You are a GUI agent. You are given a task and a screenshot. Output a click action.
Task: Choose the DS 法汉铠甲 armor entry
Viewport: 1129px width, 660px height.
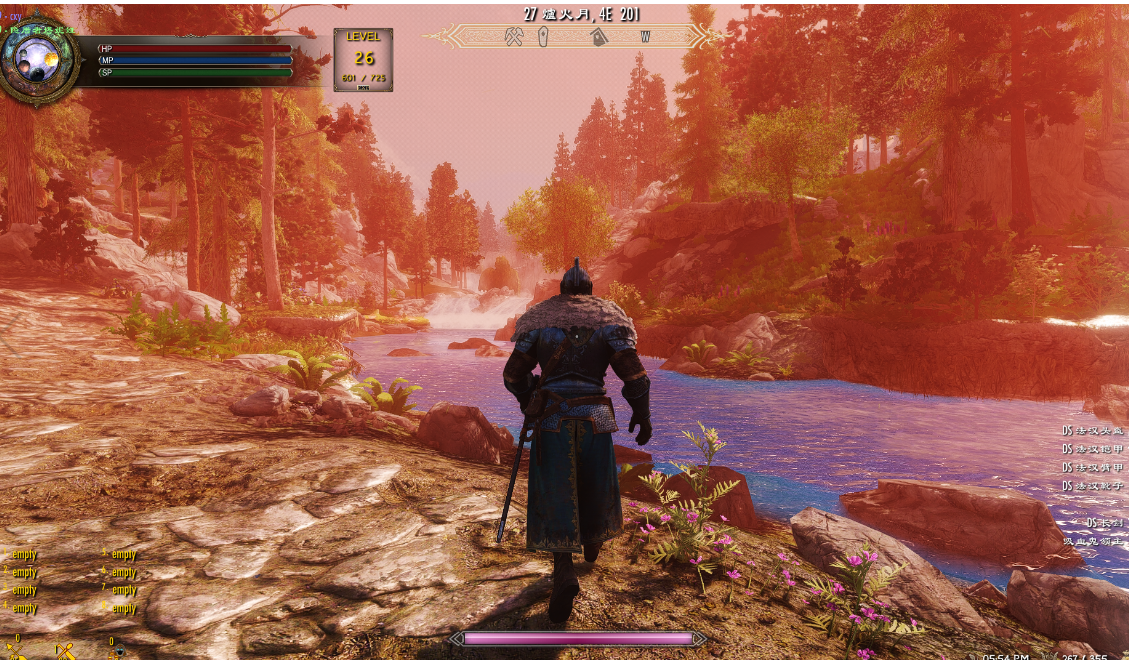1092,449
